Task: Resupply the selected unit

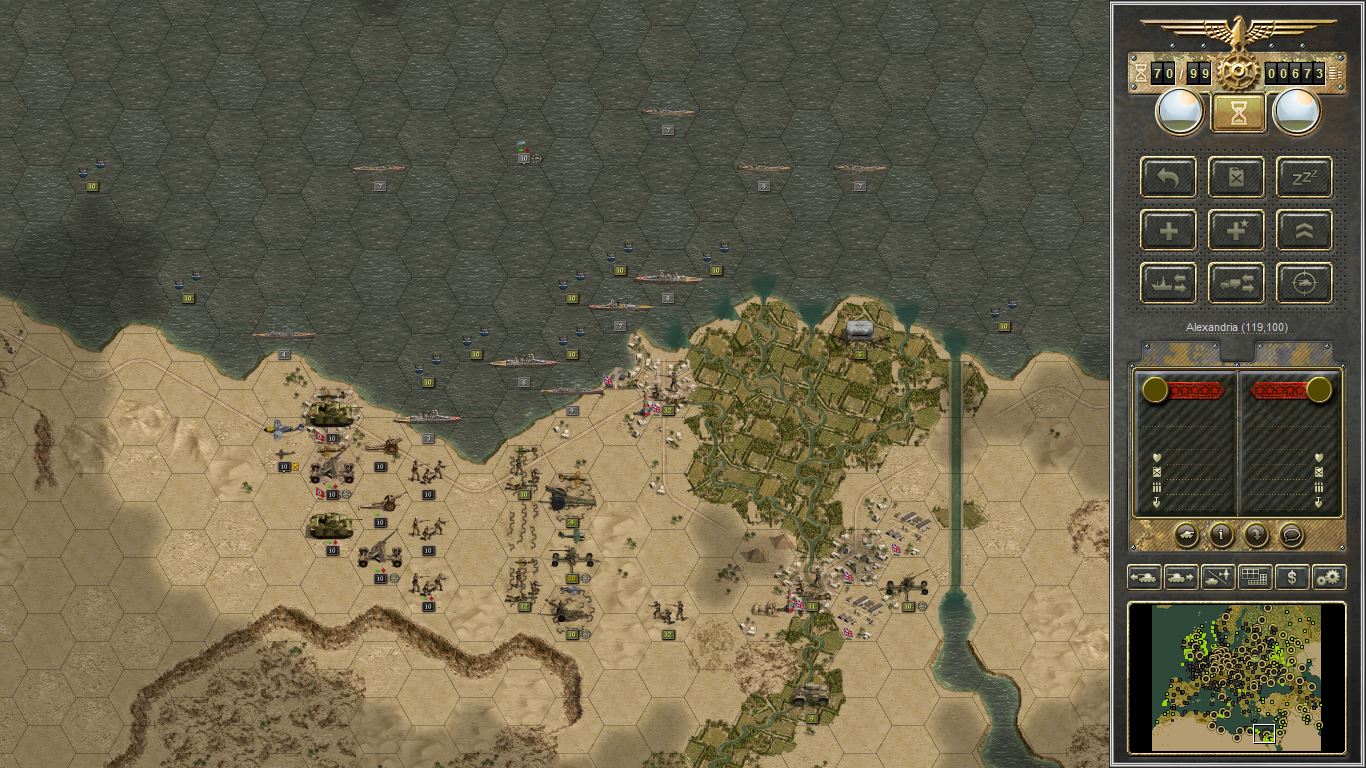Action: pyautogui.click(x=1236, y=177)
